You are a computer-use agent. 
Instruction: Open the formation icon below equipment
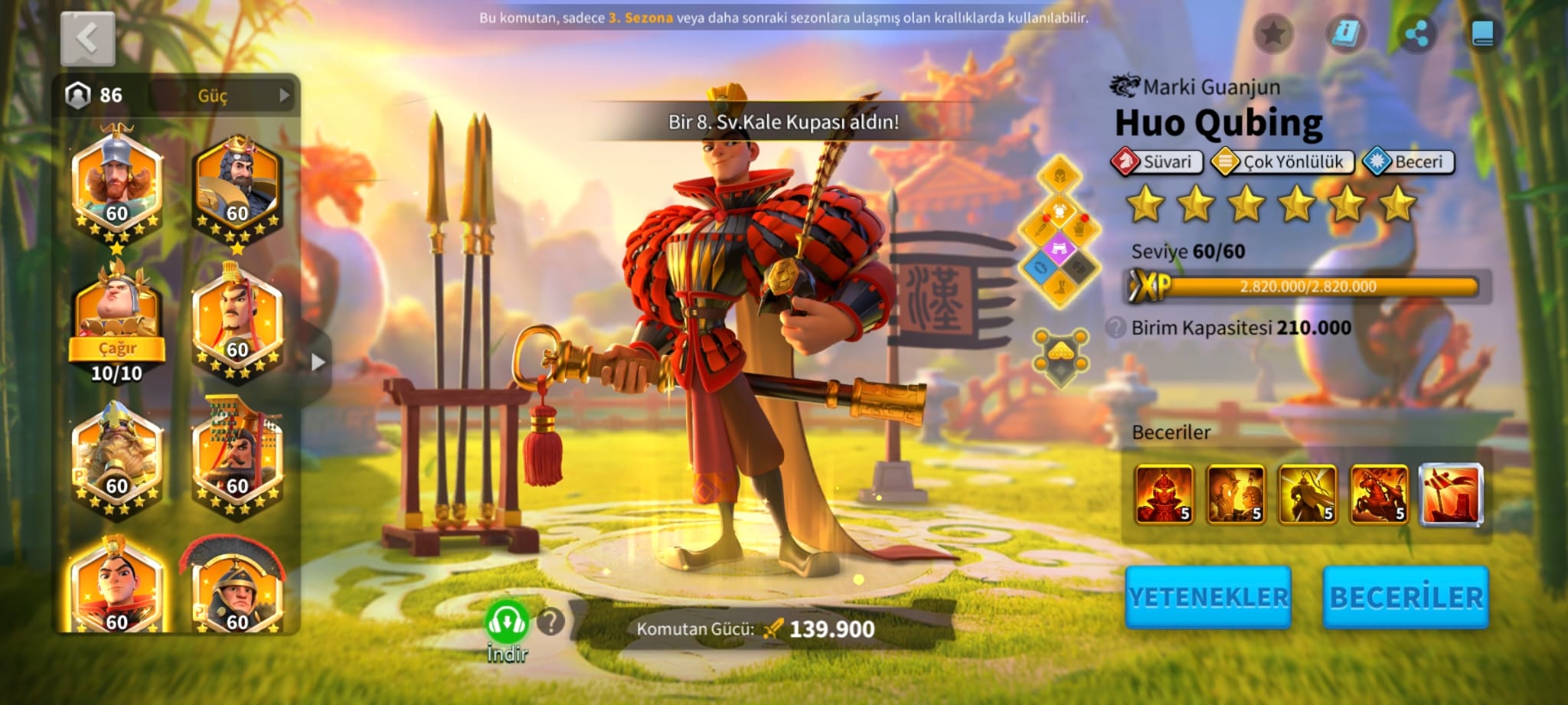tap(1060, 357)
